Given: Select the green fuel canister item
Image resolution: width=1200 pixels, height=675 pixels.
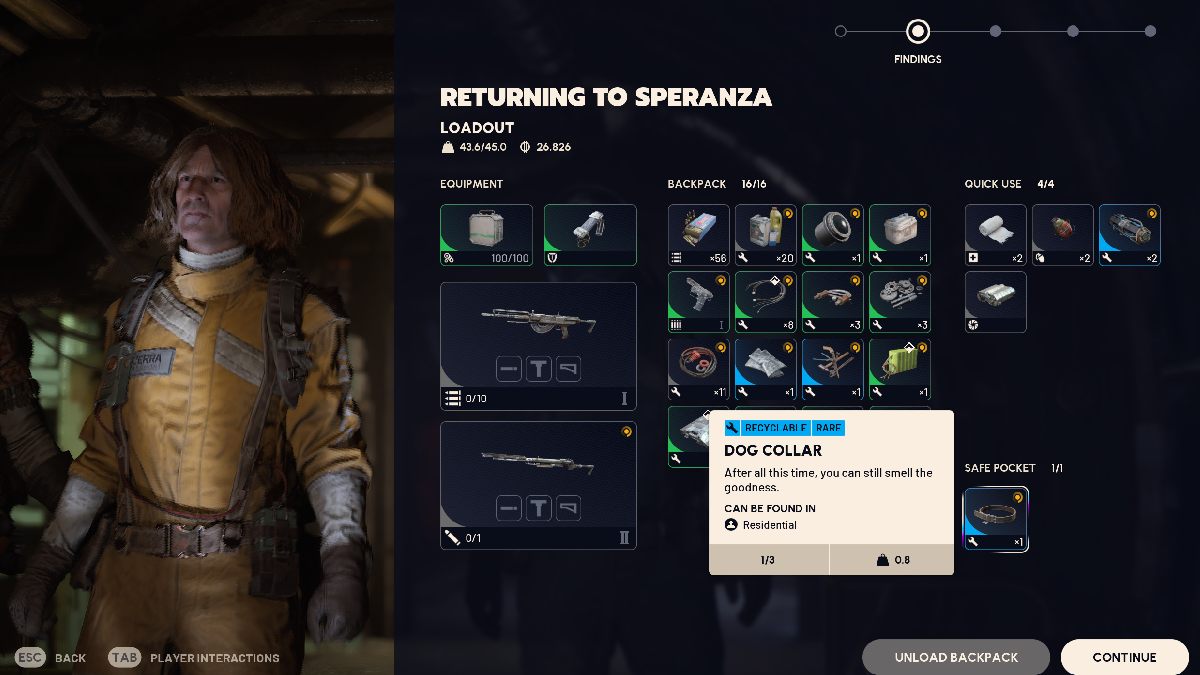Looking at the screenshot, I should (899, 369).
